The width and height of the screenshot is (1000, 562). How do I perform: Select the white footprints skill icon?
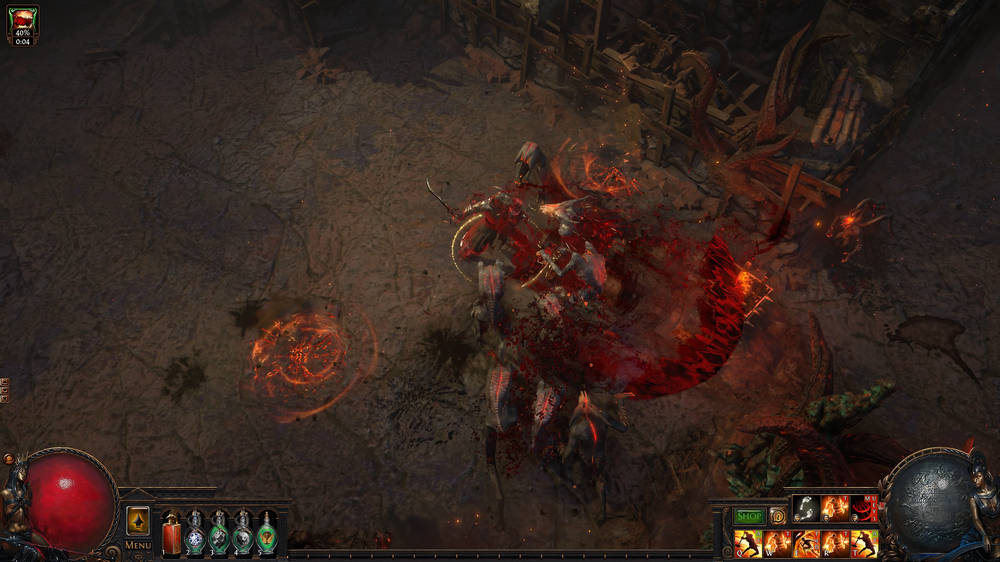[806, 509]
